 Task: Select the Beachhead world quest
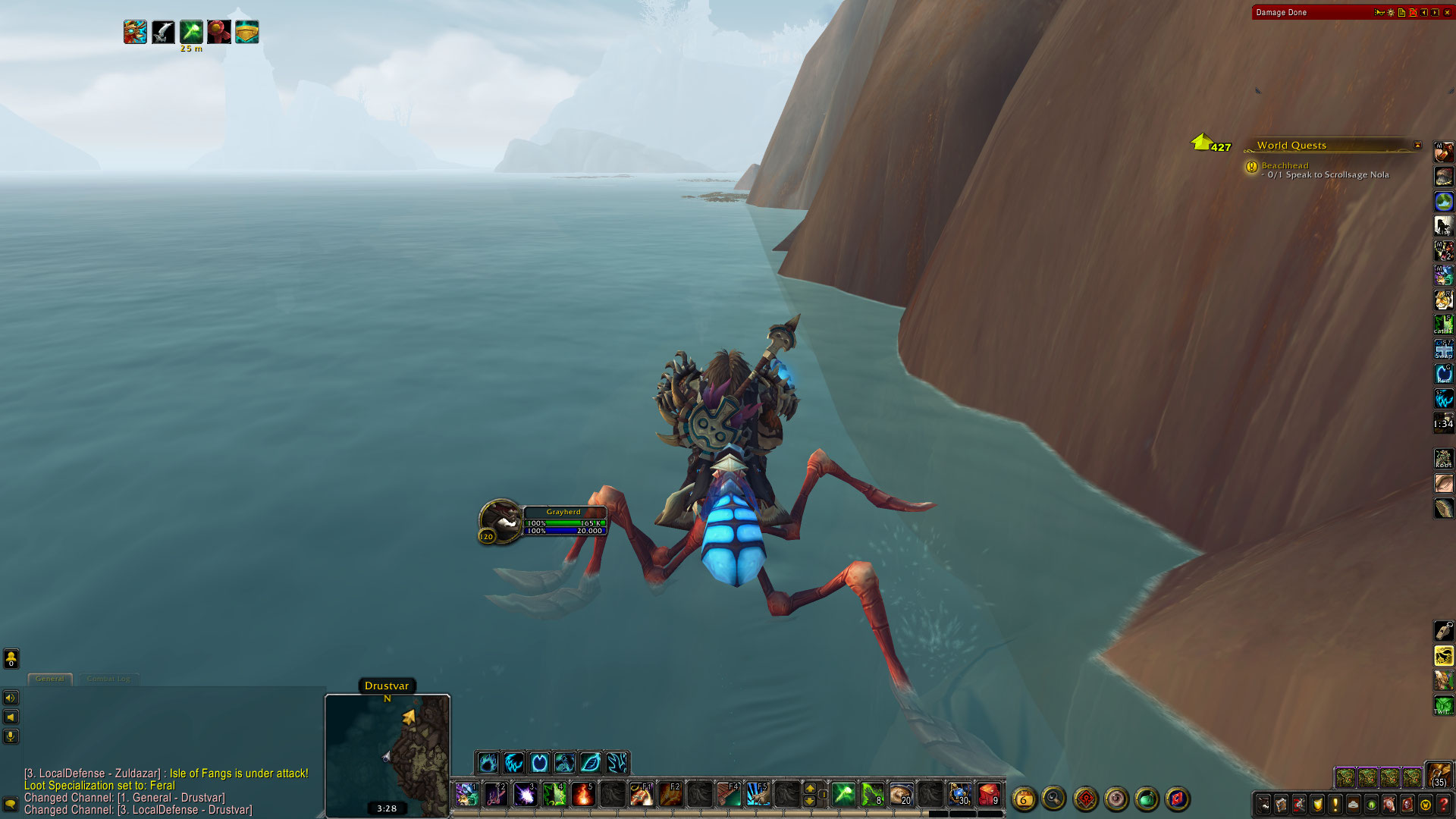pos(1285,165)
